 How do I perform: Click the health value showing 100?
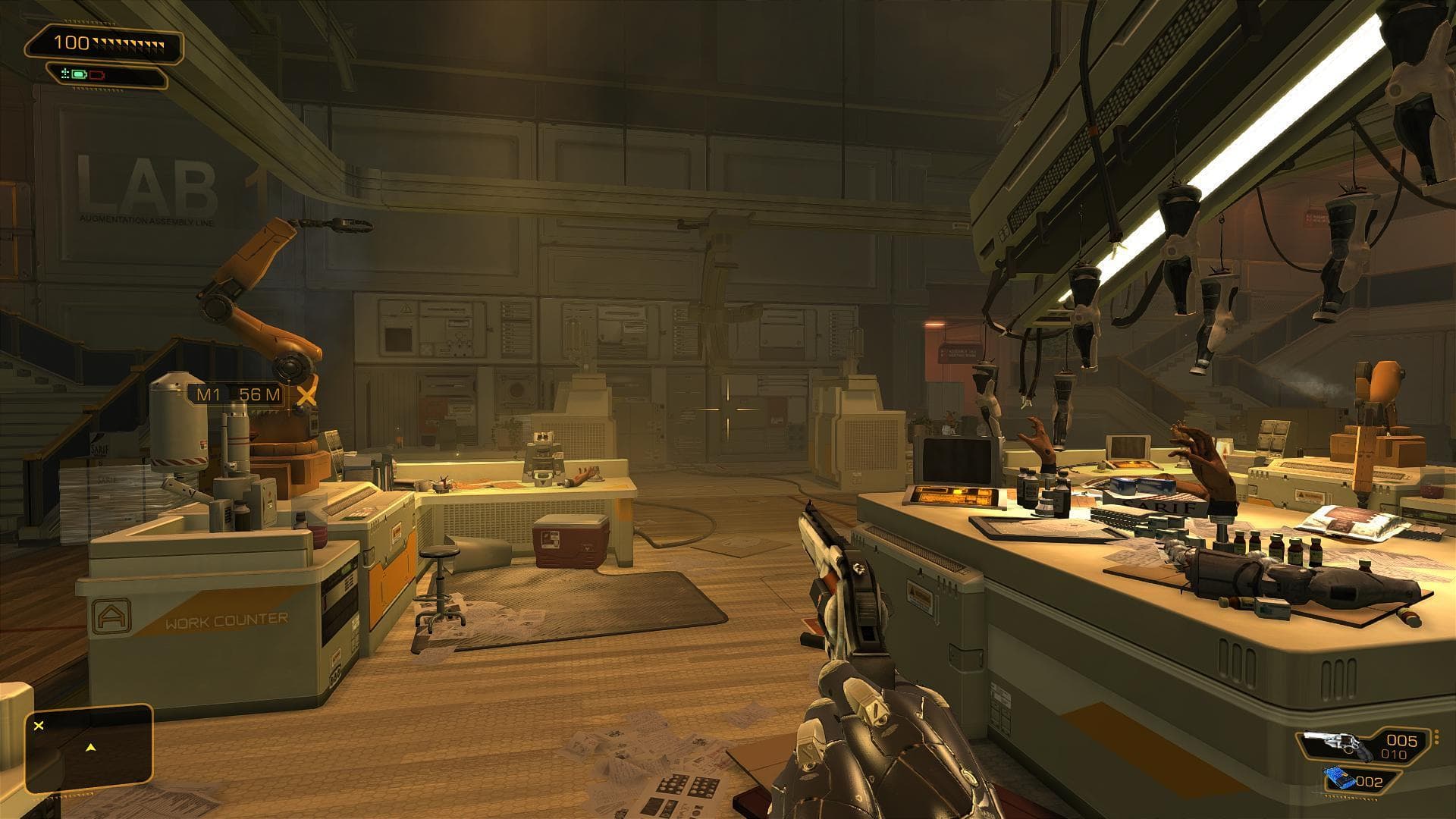tap(71, 42)
